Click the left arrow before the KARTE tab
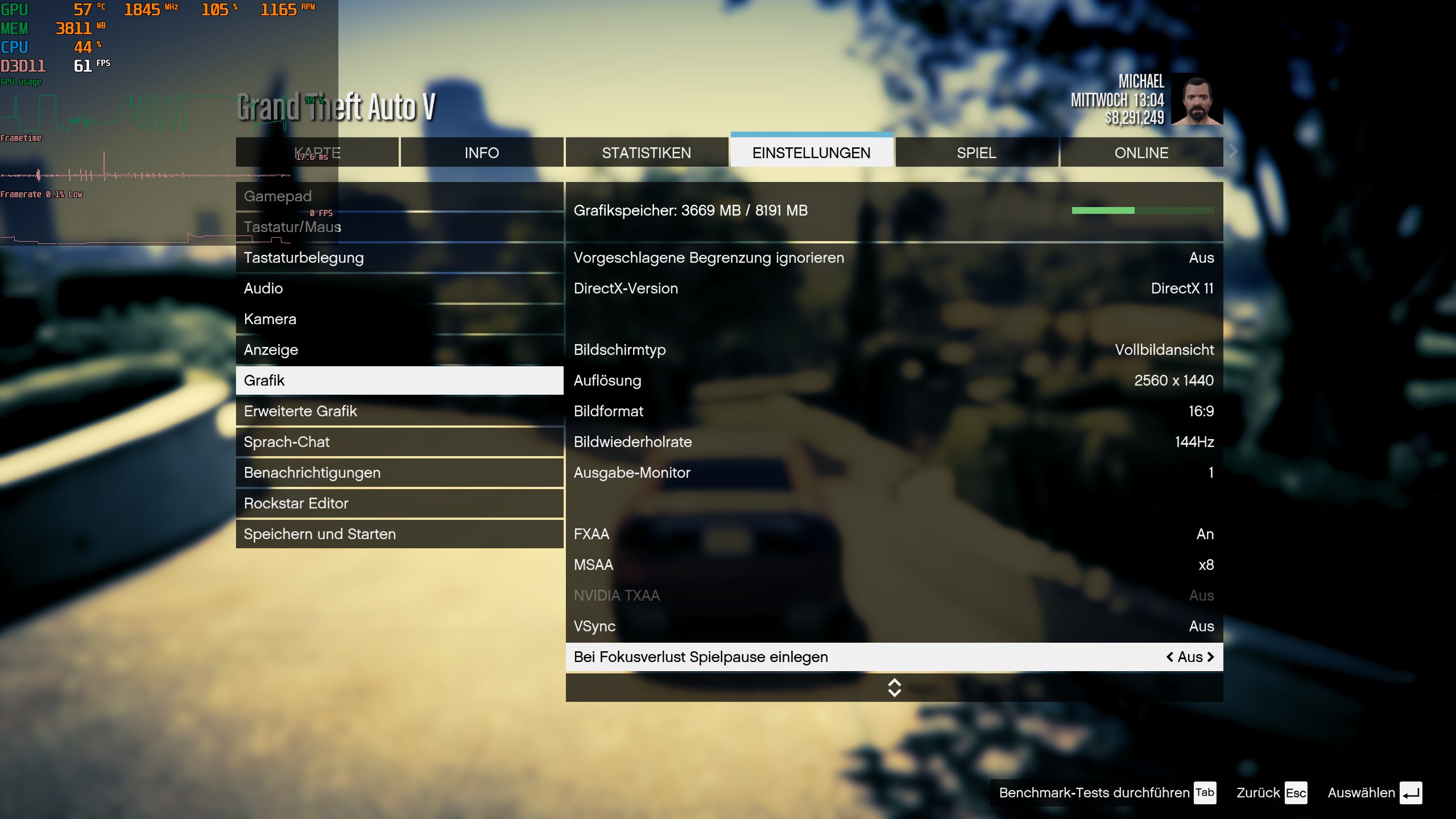The image size is (1456, 819). click(x=223, y=151)
